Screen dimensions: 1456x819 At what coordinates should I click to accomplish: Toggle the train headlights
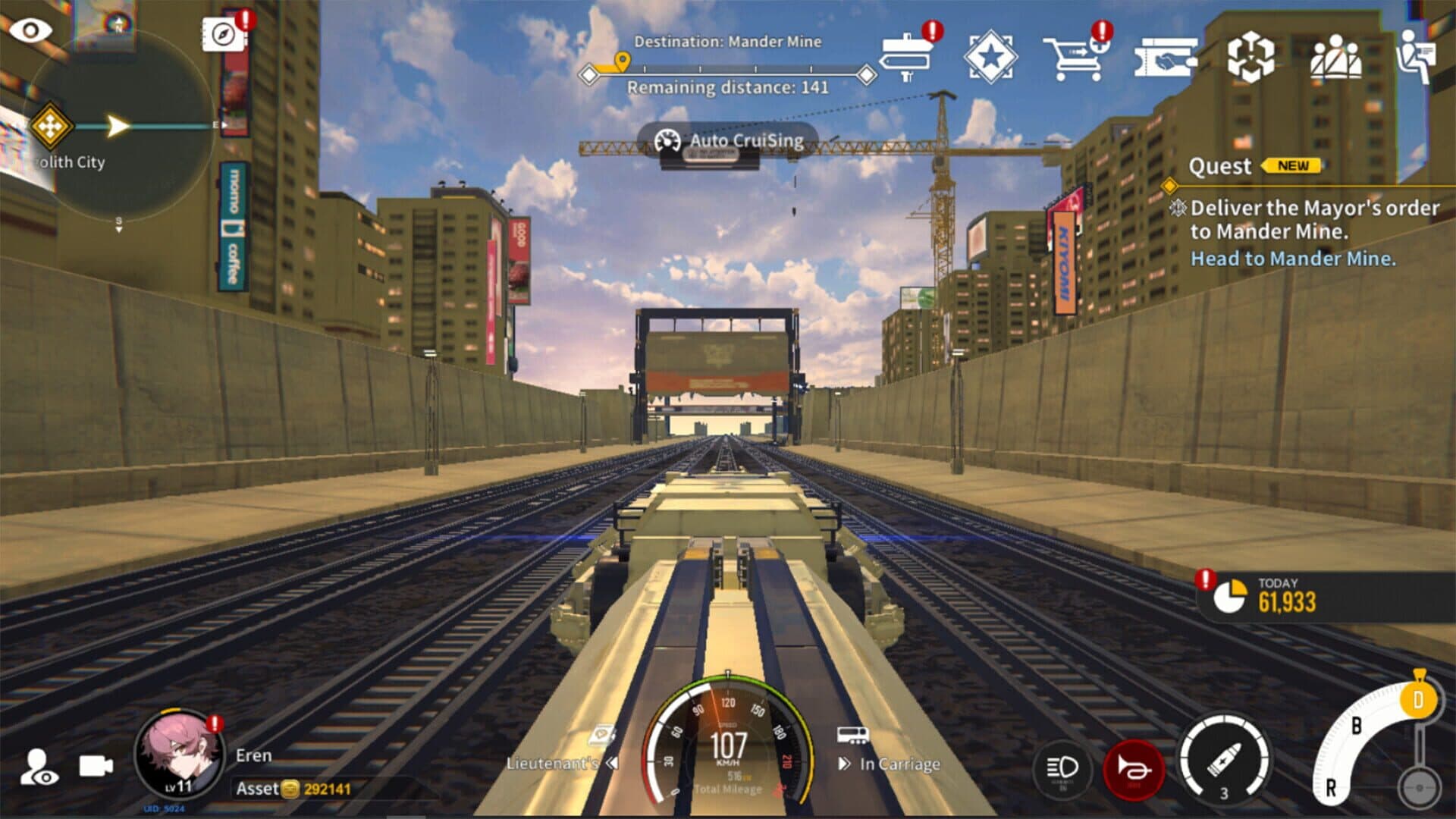click(1062, 768)
